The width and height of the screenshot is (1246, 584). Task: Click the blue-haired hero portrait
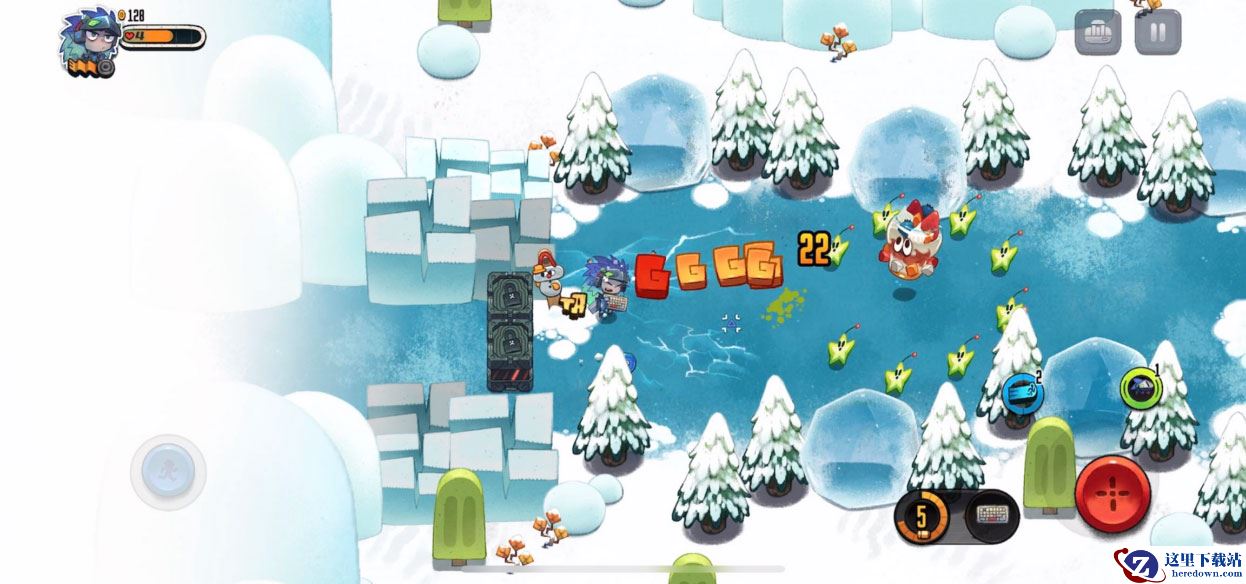pyautogui.click(x=89, y=38)
